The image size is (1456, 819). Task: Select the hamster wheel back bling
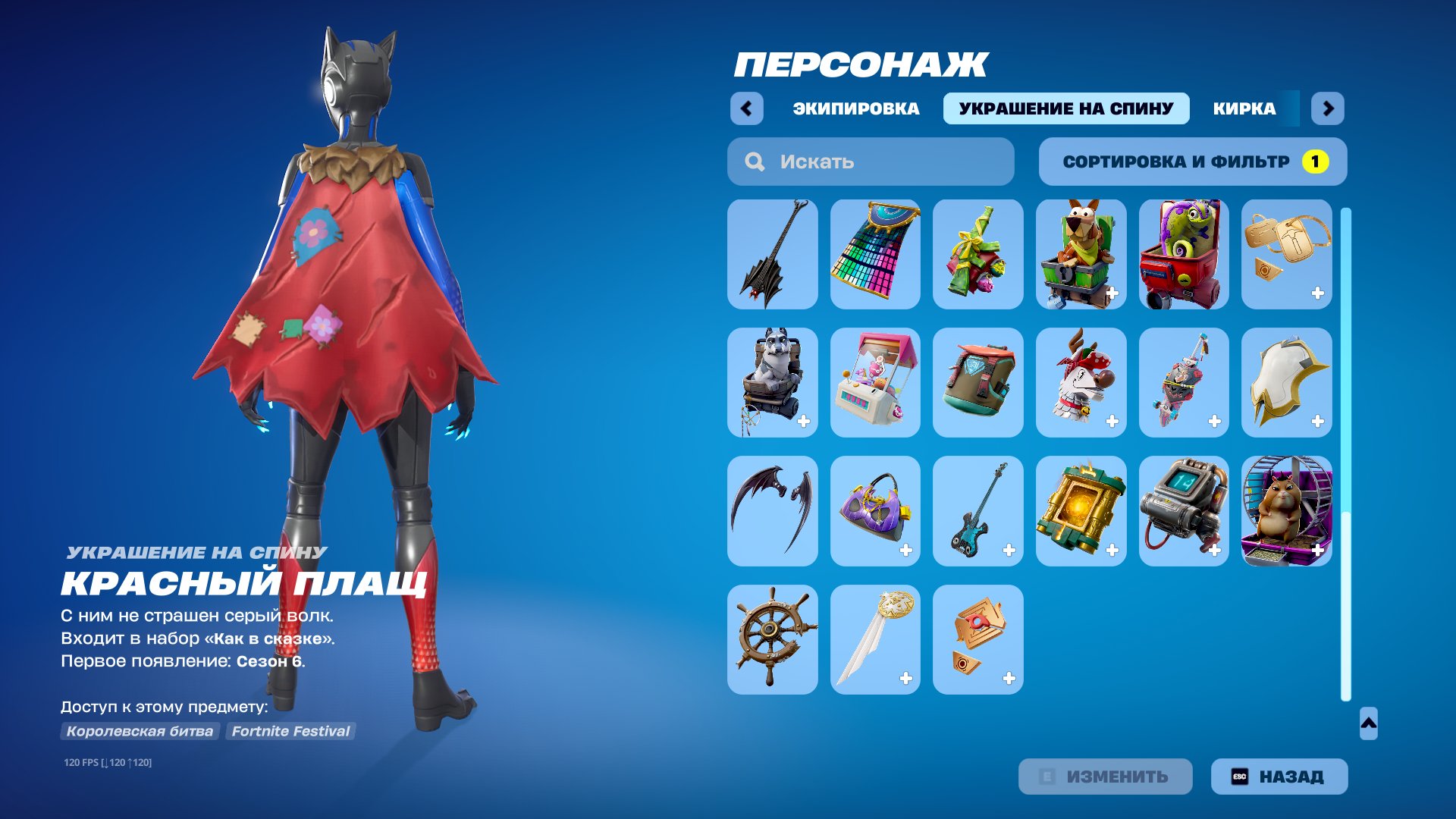point(1287,510)
